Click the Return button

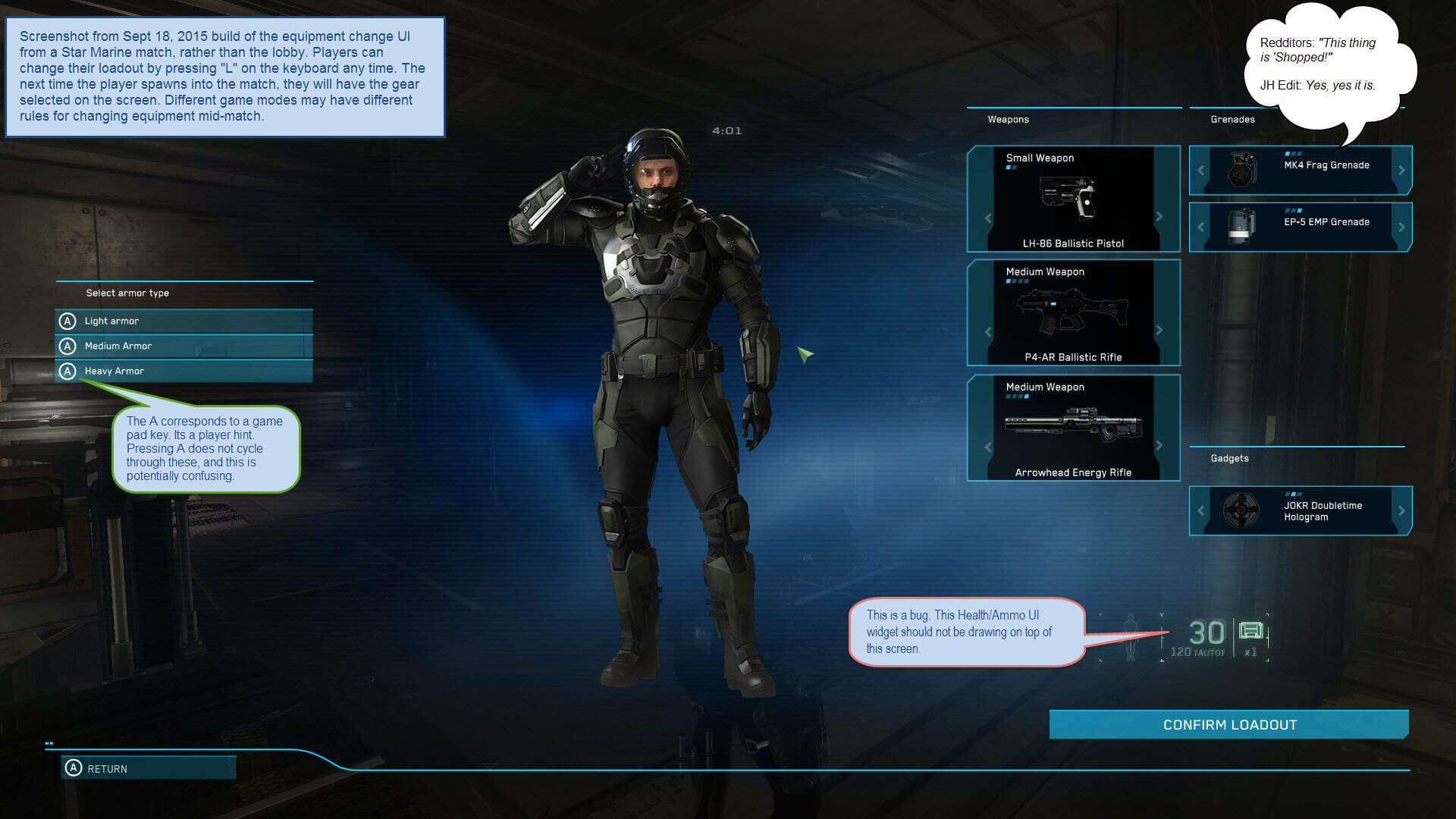coord(149,769)
